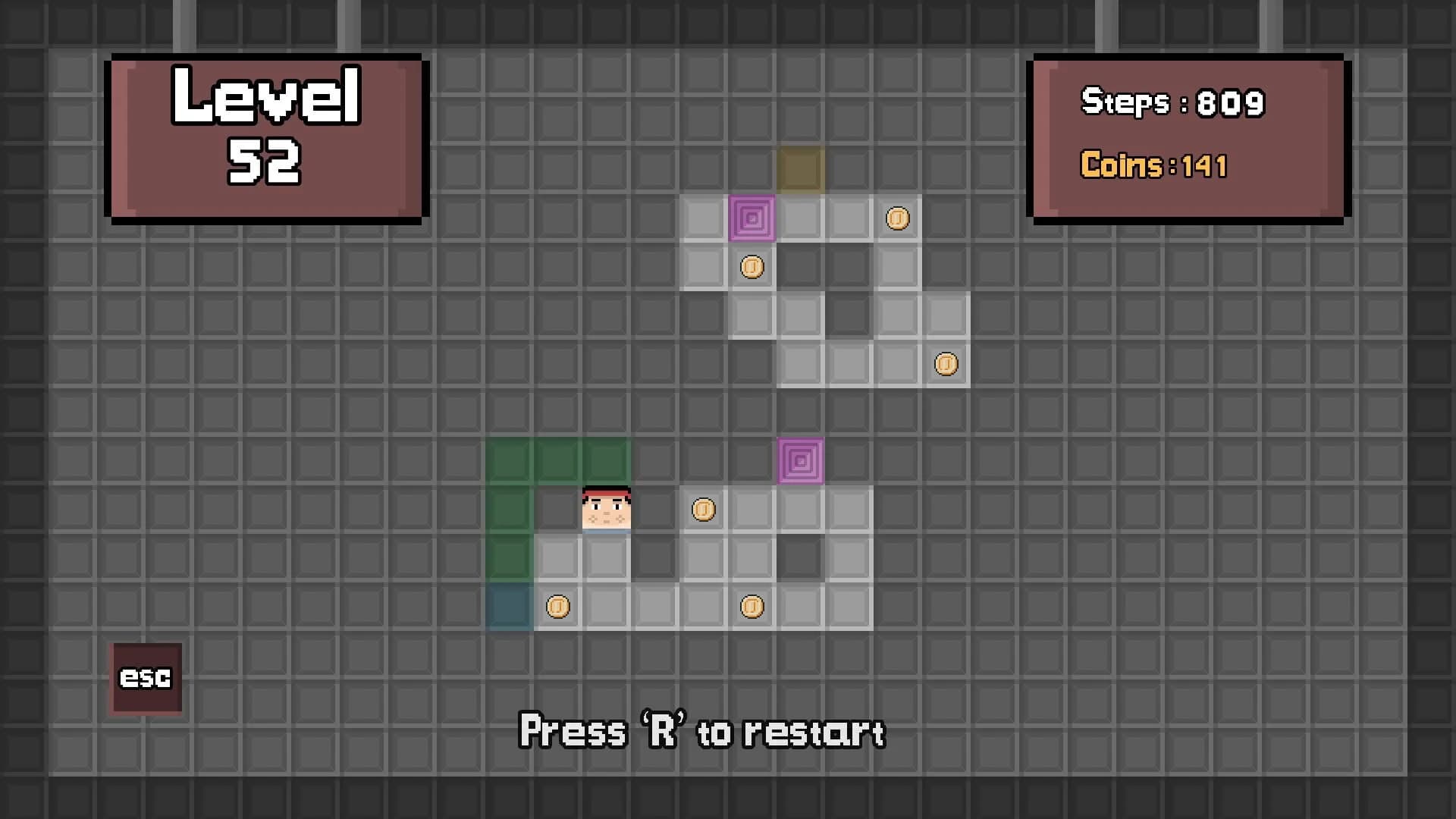Image resolution: width=1456 pixels, height=819 pixels.
Task: Select the upper purple portal tile
Action: coord(752,219)
